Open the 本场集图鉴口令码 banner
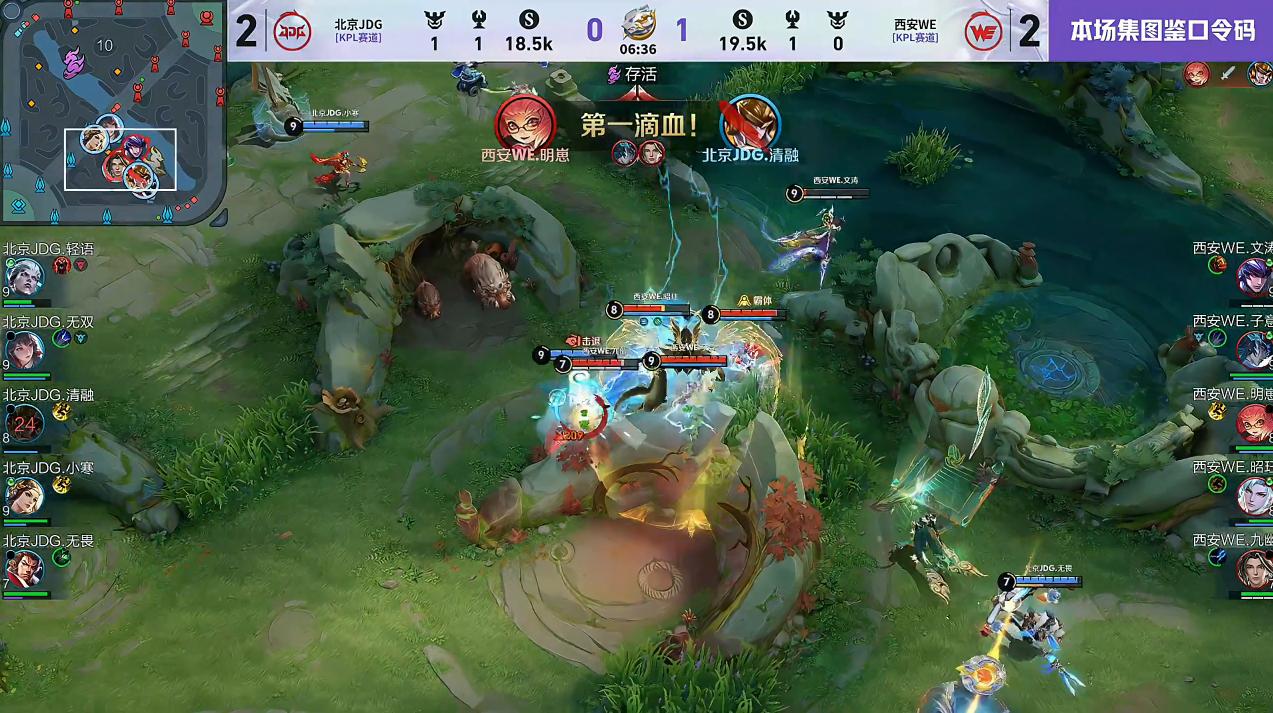Viewport: 1273px width, 713px height. (1161, 31)
